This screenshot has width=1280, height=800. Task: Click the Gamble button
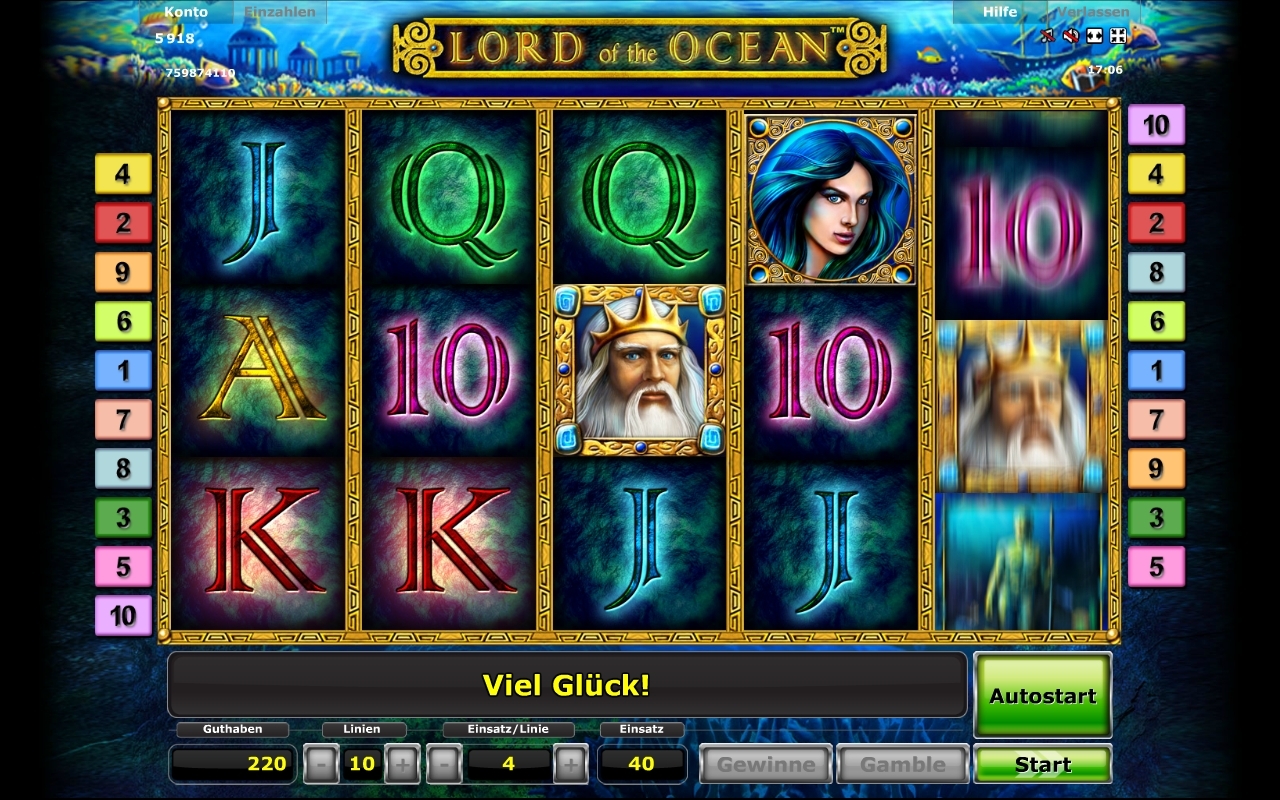(902, 765)
